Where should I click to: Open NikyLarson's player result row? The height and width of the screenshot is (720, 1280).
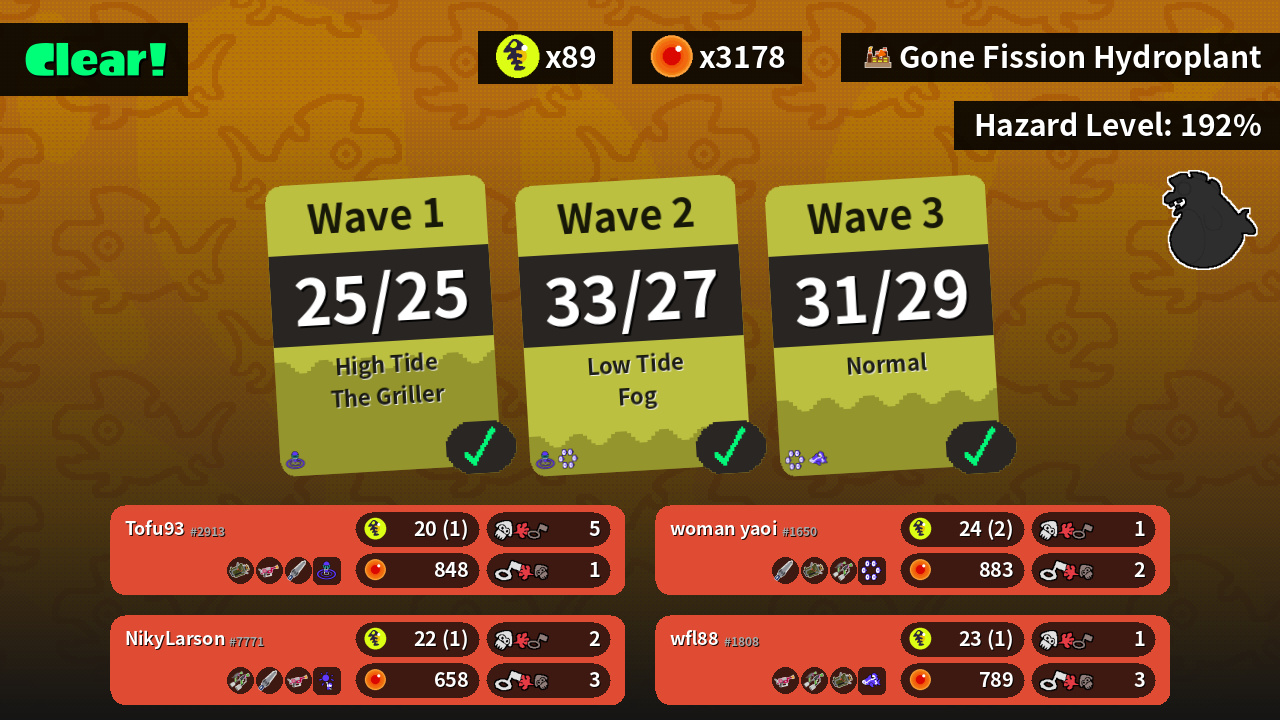(x=367, y=659)
